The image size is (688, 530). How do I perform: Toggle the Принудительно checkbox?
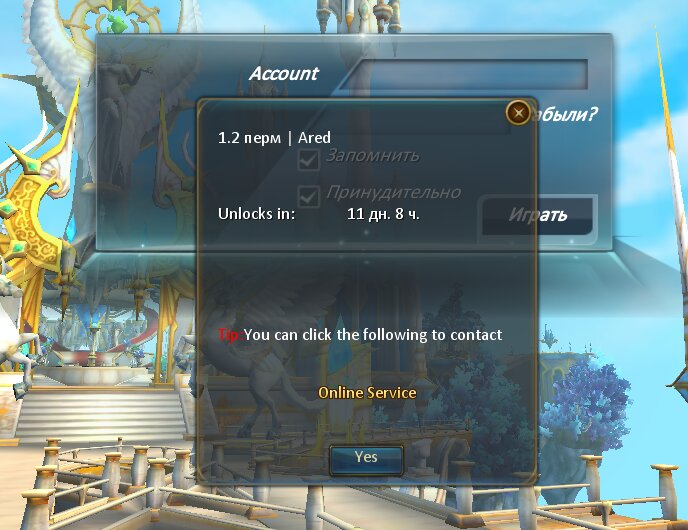pyautogui.click(x=310, y=196)
